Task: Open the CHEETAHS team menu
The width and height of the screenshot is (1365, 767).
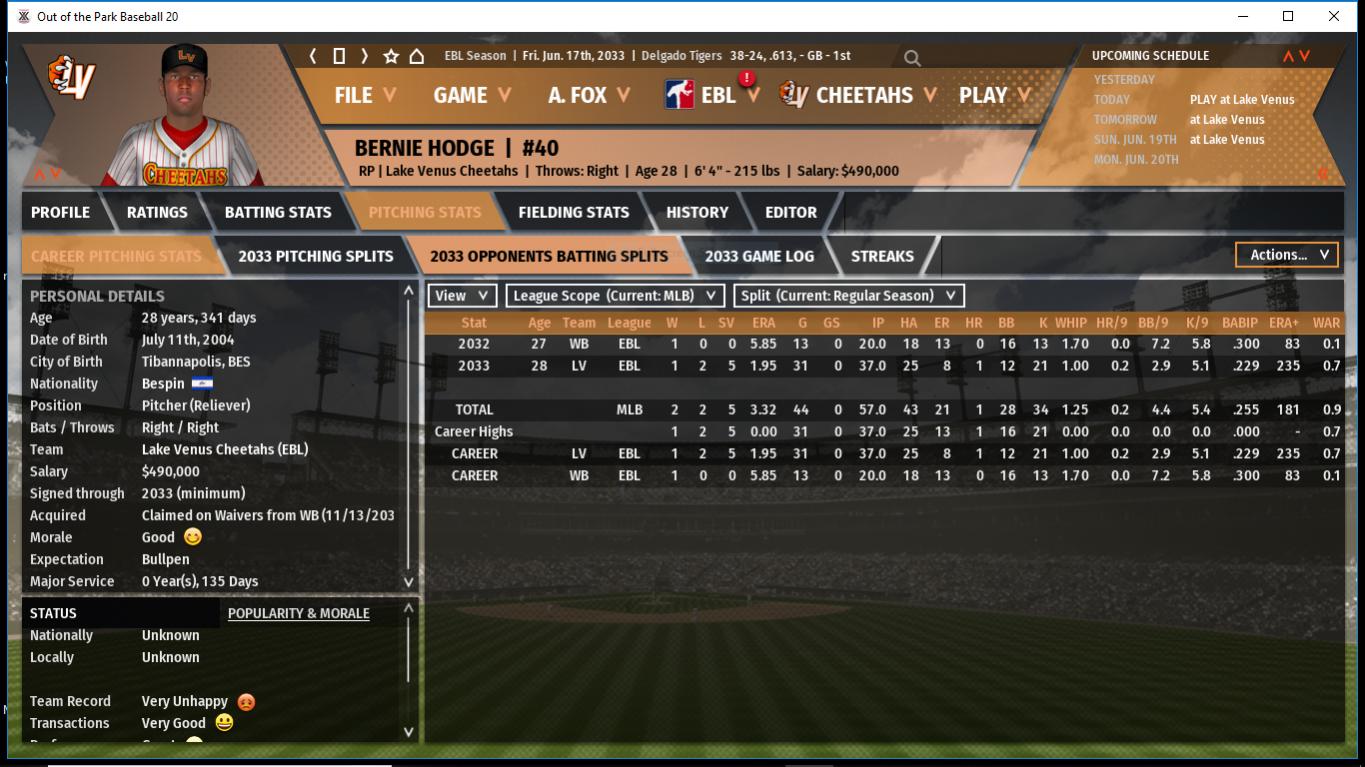Action: click(x=863, y=95)
